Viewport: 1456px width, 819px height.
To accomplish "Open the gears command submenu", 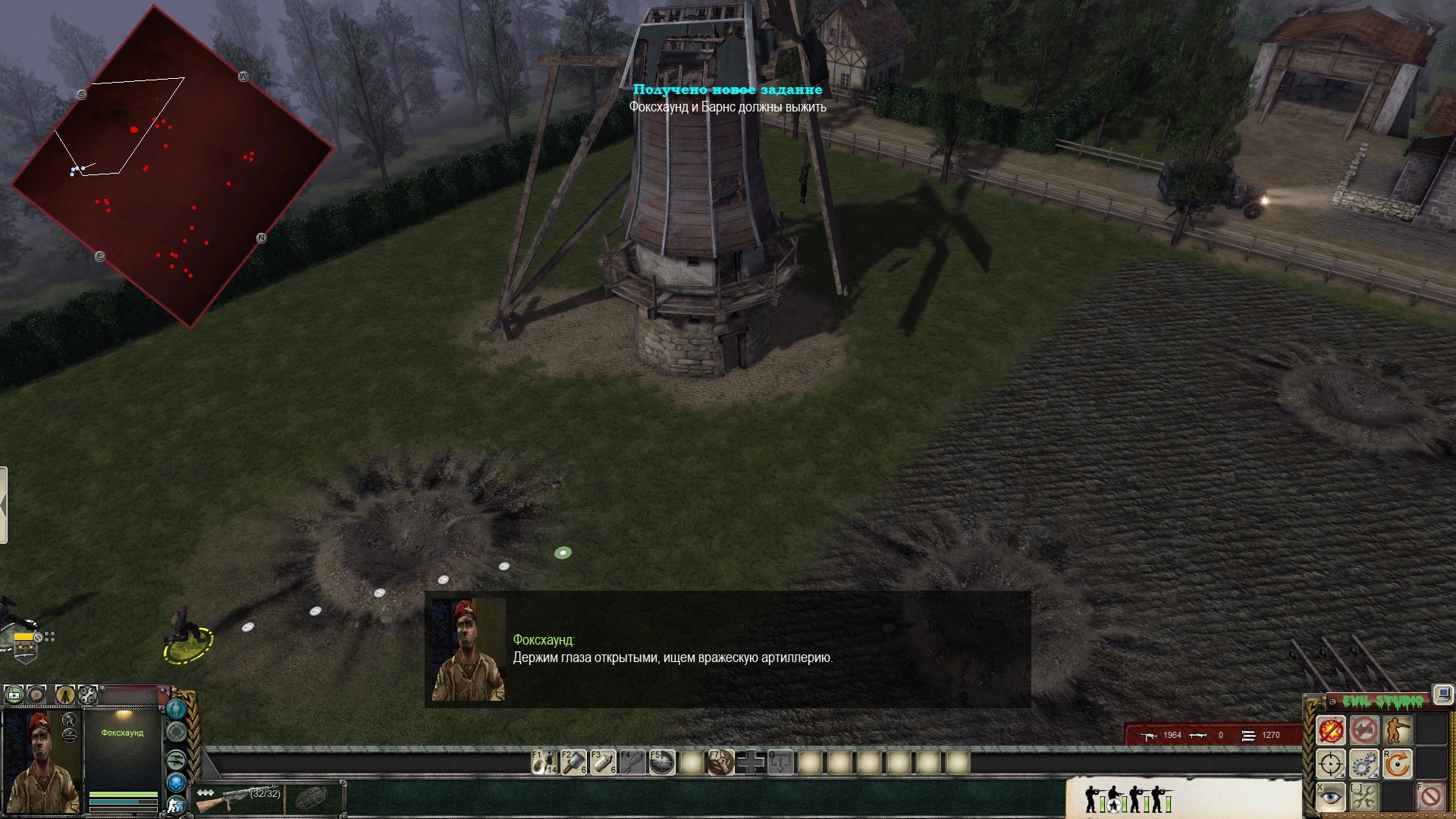I will 1364,764.
